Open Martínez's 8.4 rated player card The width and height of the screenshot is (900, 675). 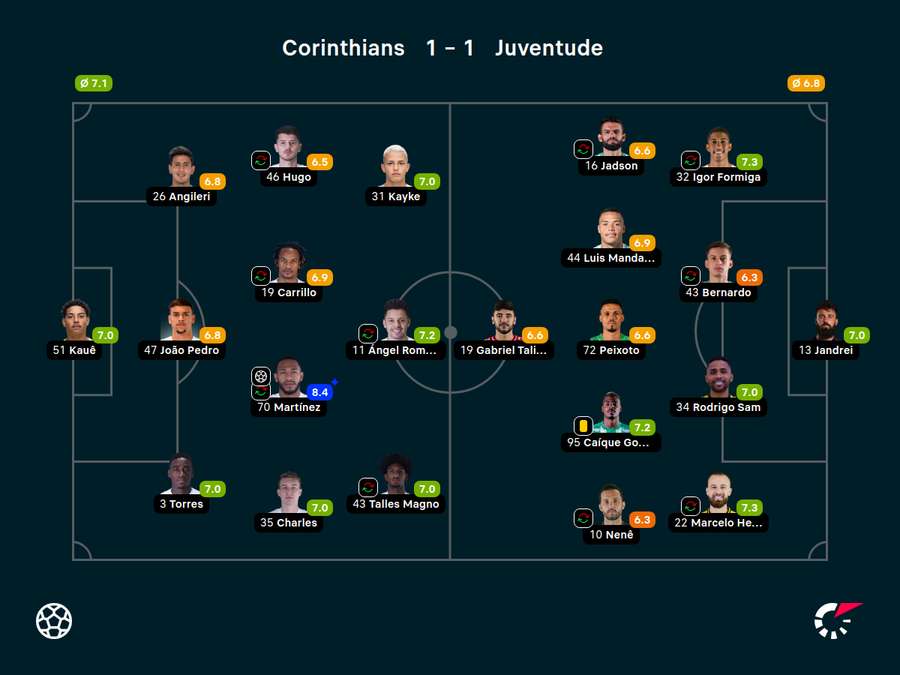pyautogui.click(x=289, y=380)
